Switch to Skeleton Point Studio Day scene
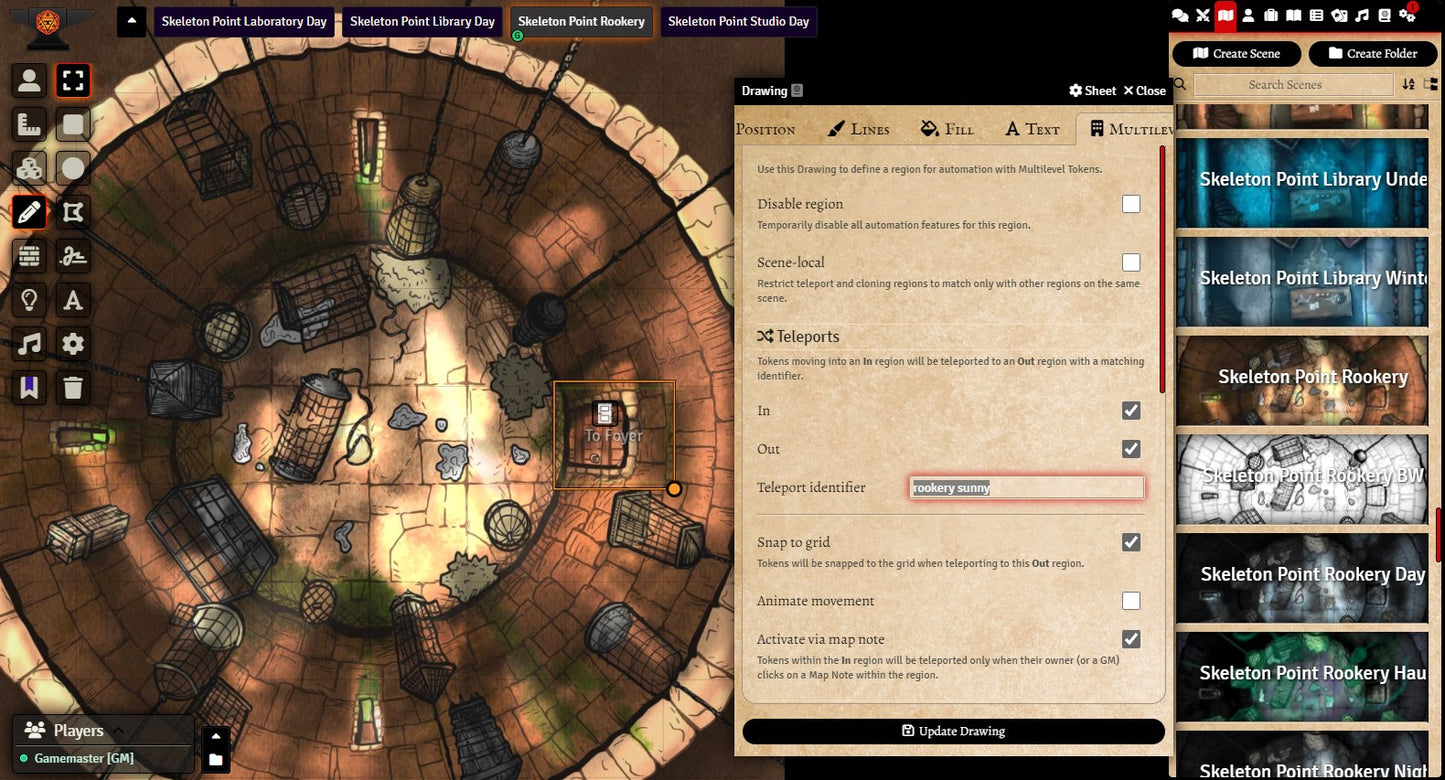Screen dimensions: 1445x780 [x=738, y=21]
